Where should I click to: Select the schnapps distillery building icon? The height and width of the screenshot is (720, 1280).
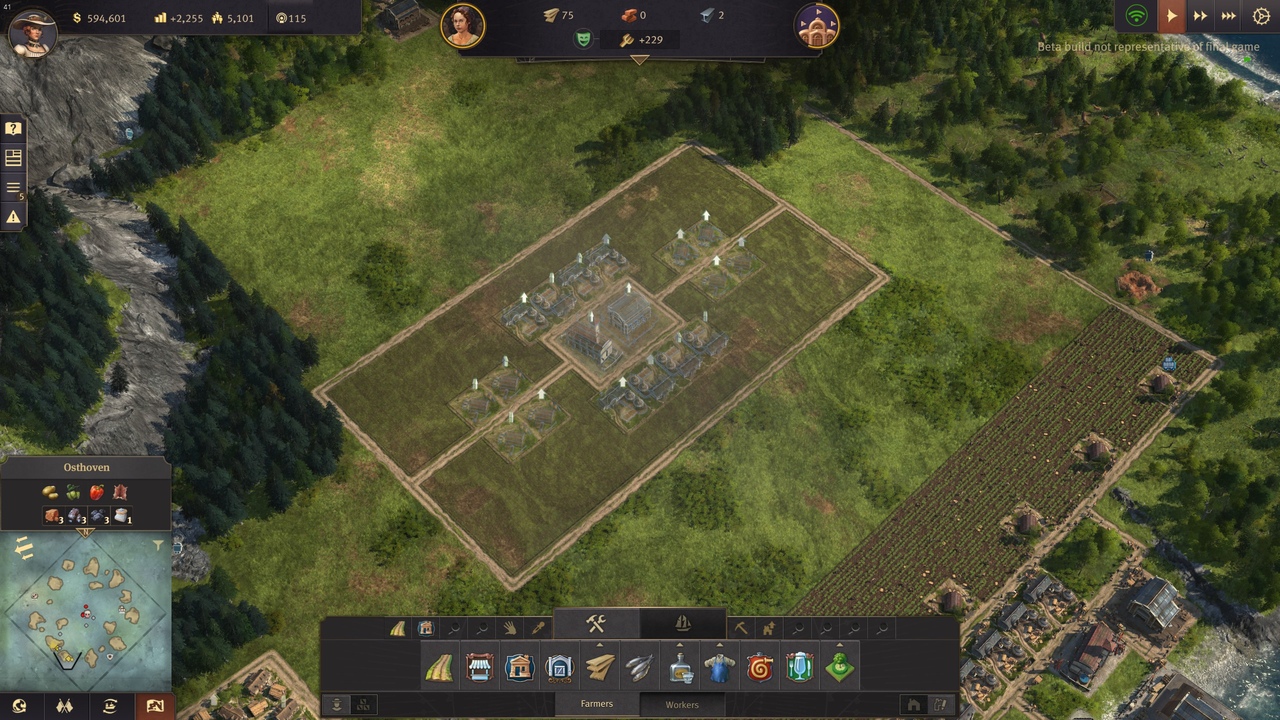click(x=681, y=667)
